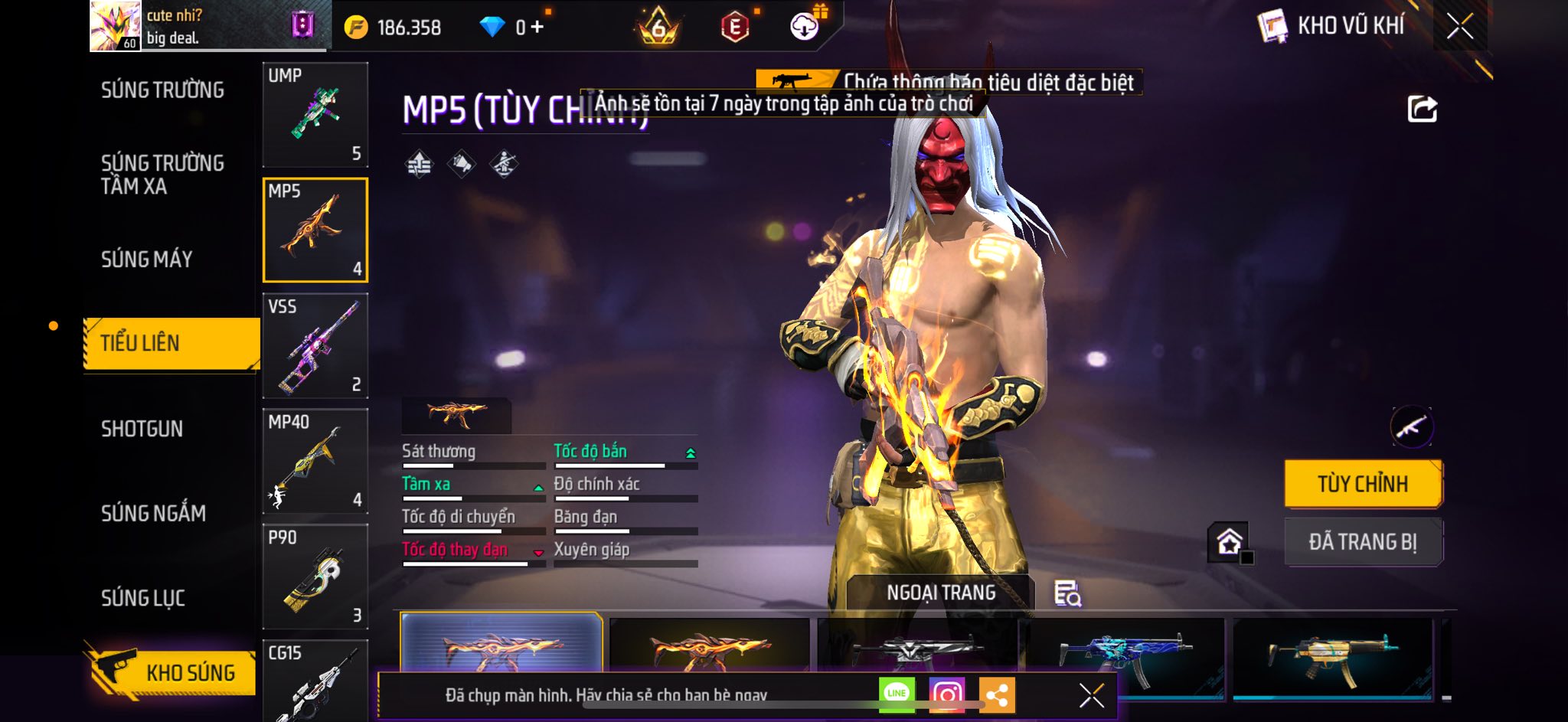Dismiss the screenshot share banner
The width and height of the screenshot is (1568, 722).
pos(1091,695)
